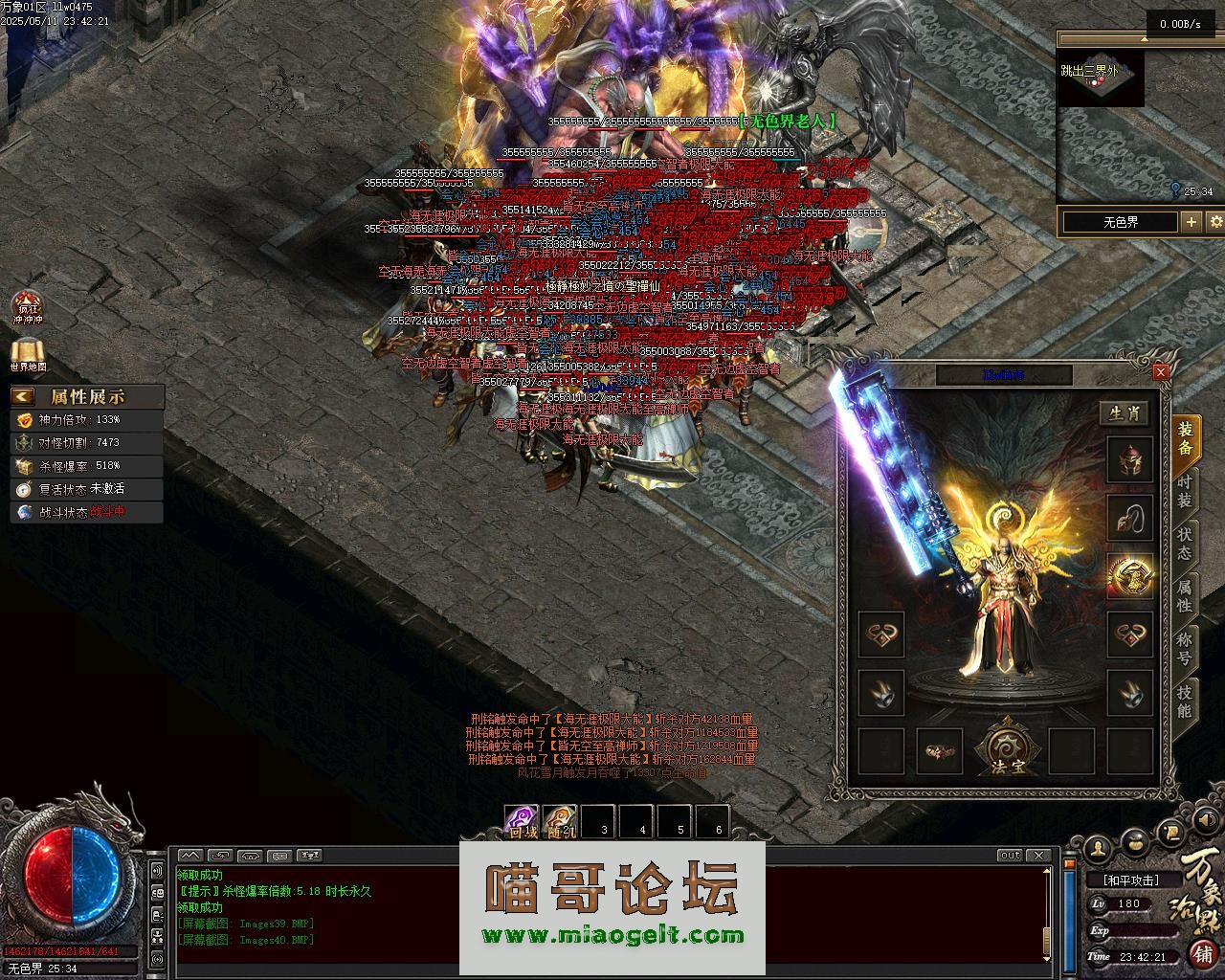Open the gear settings beside the map name
This screenshot has width=1225, height=980.
pyautogui.click(x=1215, y=222)
